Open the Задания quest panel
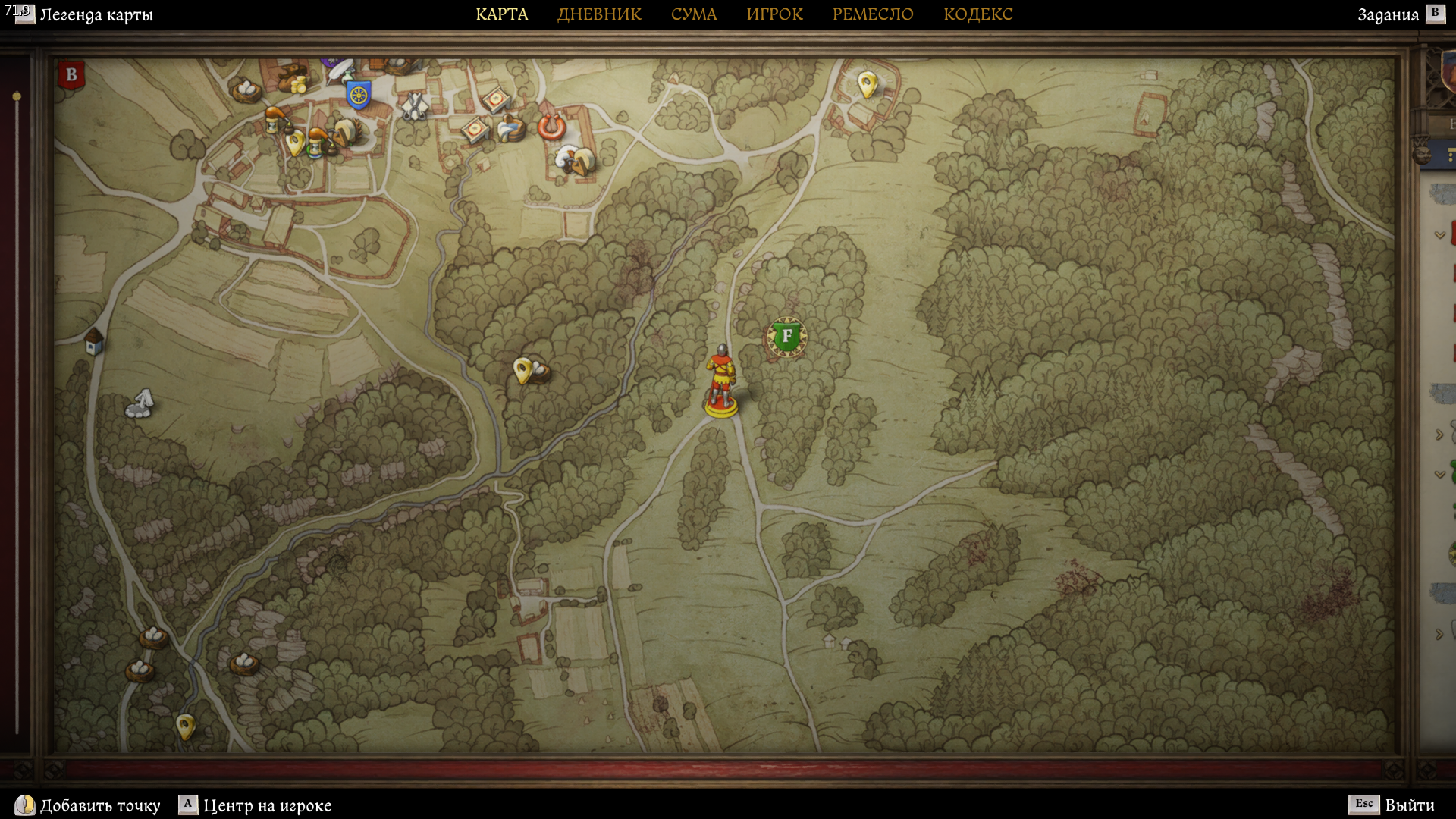This screenshot has width=1456, height=819. point(1388,15)
